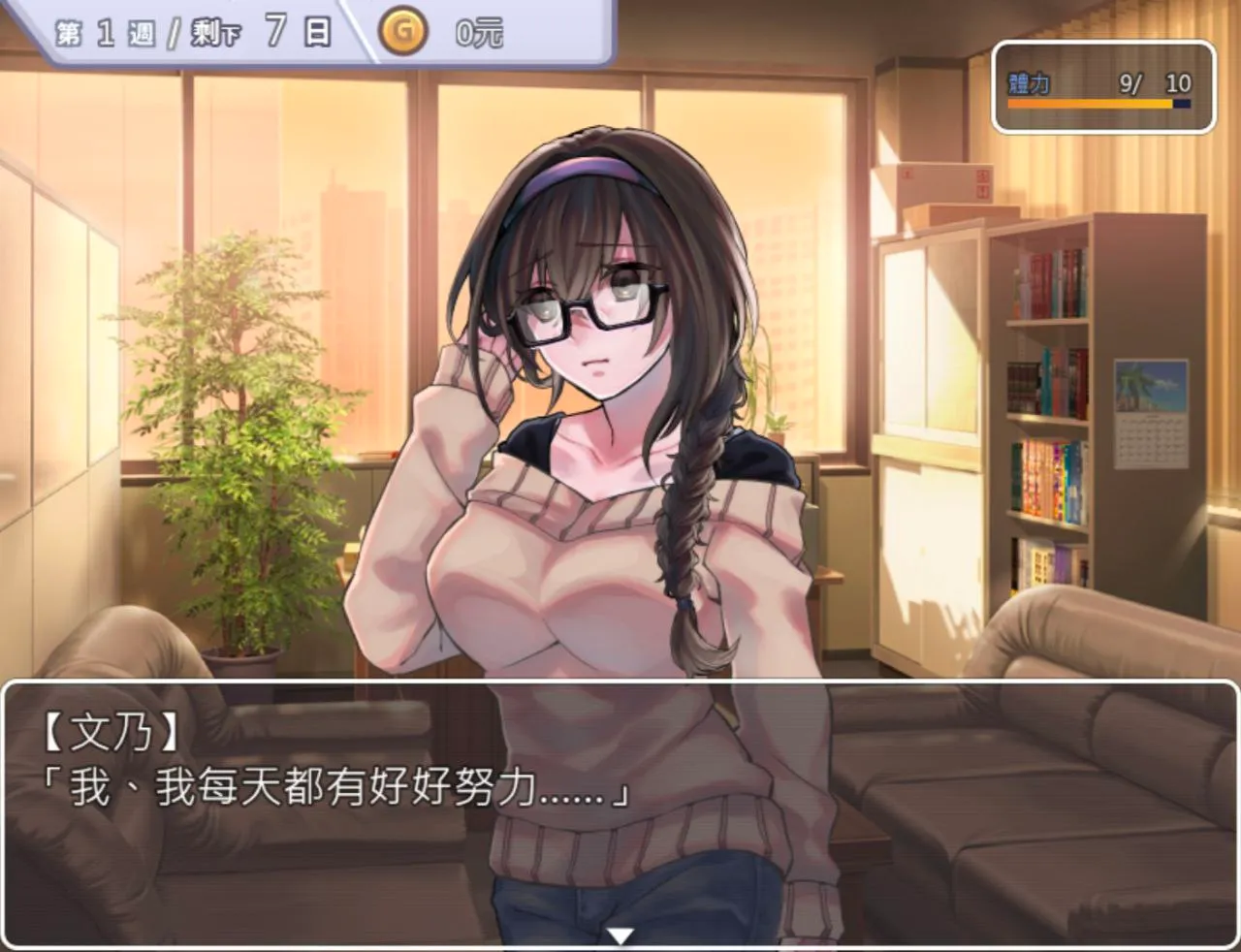Select the 【文乃】 character name tag
This screenshot has width=1241, height=952.
tap(107, 732)
